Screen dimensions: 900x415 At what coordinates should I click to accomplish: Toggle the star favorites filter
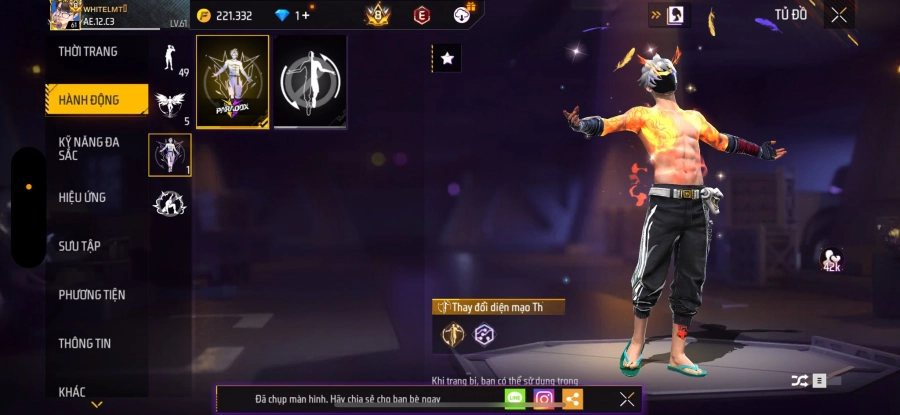pos(447,59)
